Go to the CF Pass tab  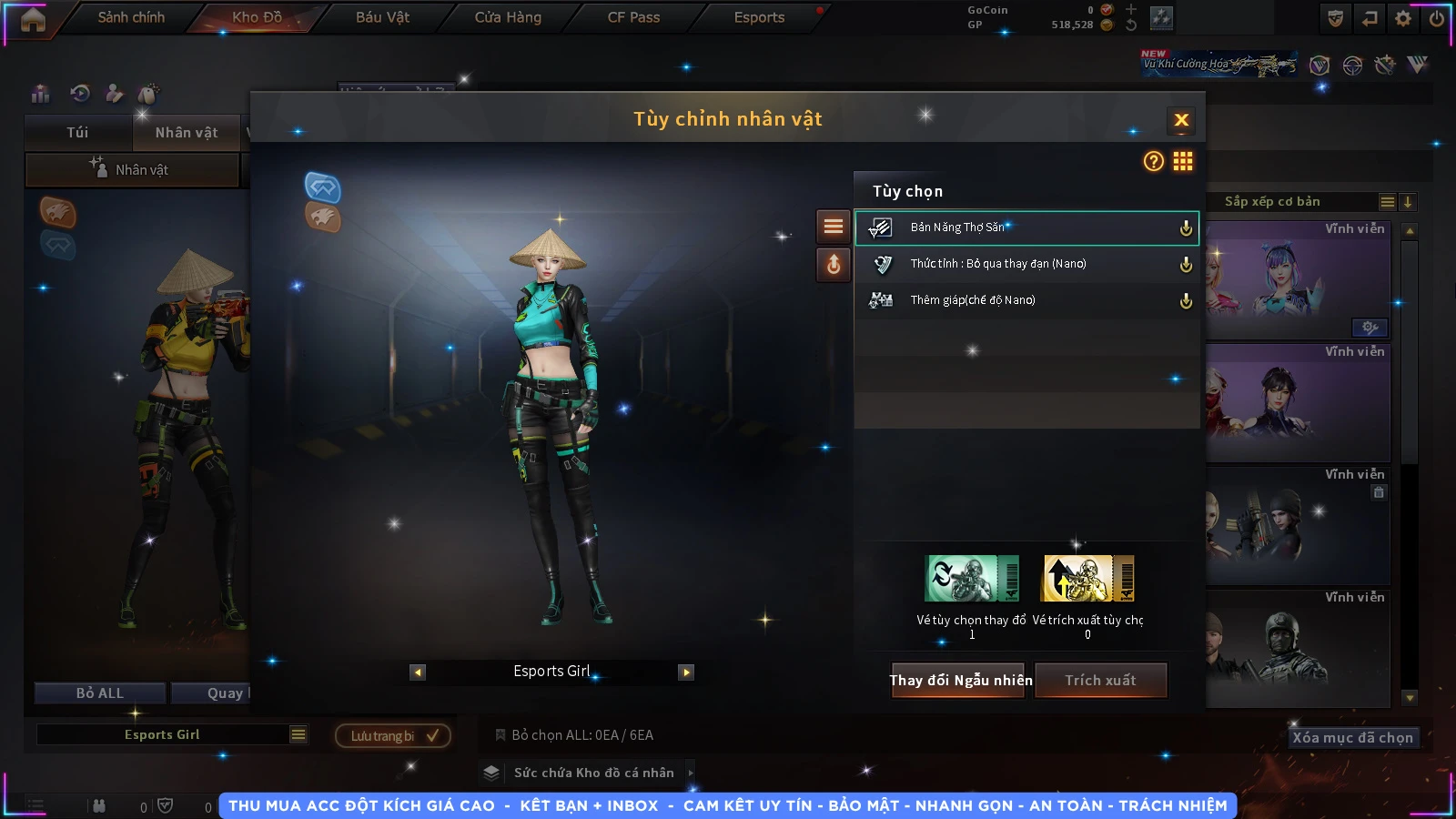point(633,17)
